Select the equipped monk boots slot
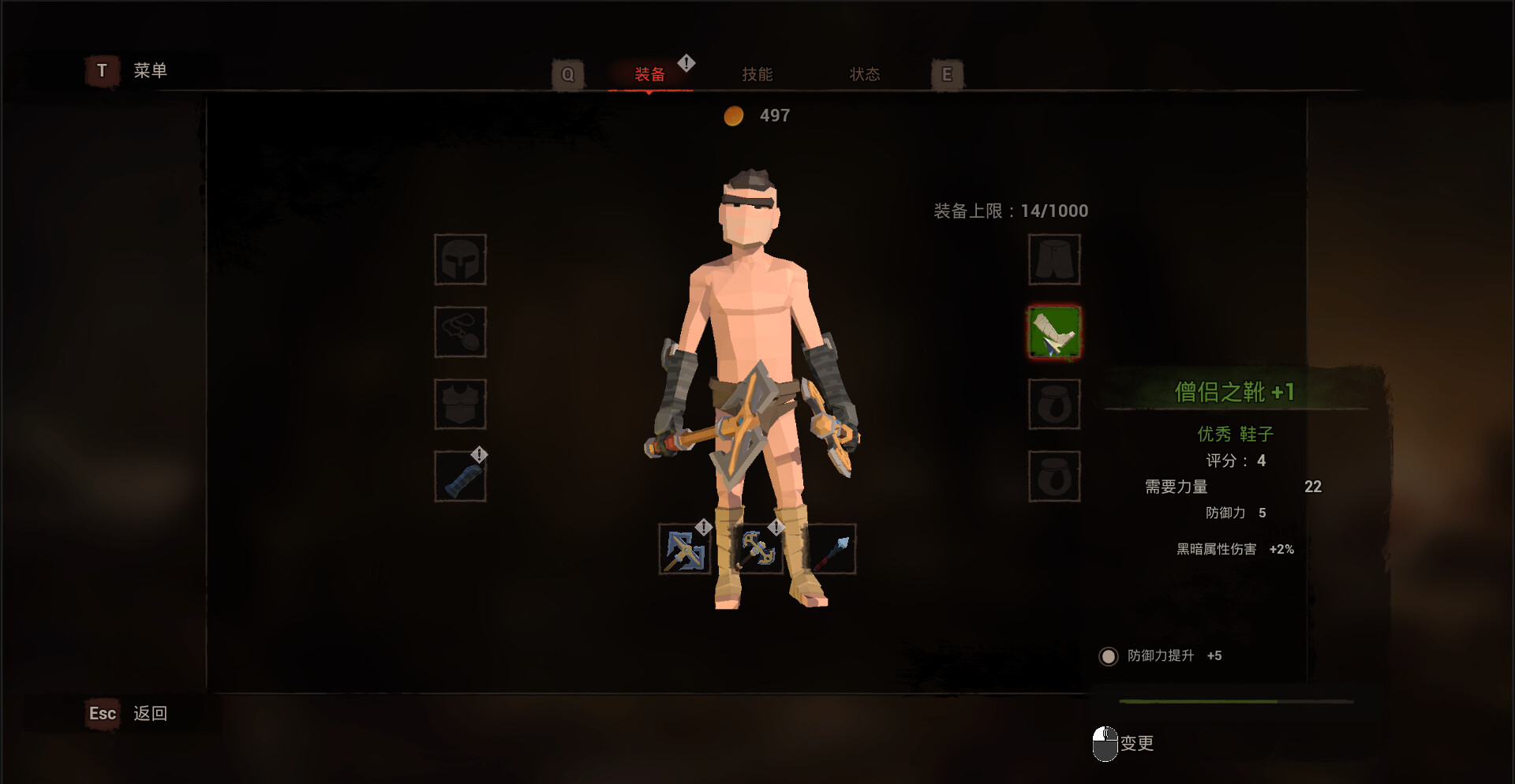1515x784 pixels. [x=1054, y=332]
